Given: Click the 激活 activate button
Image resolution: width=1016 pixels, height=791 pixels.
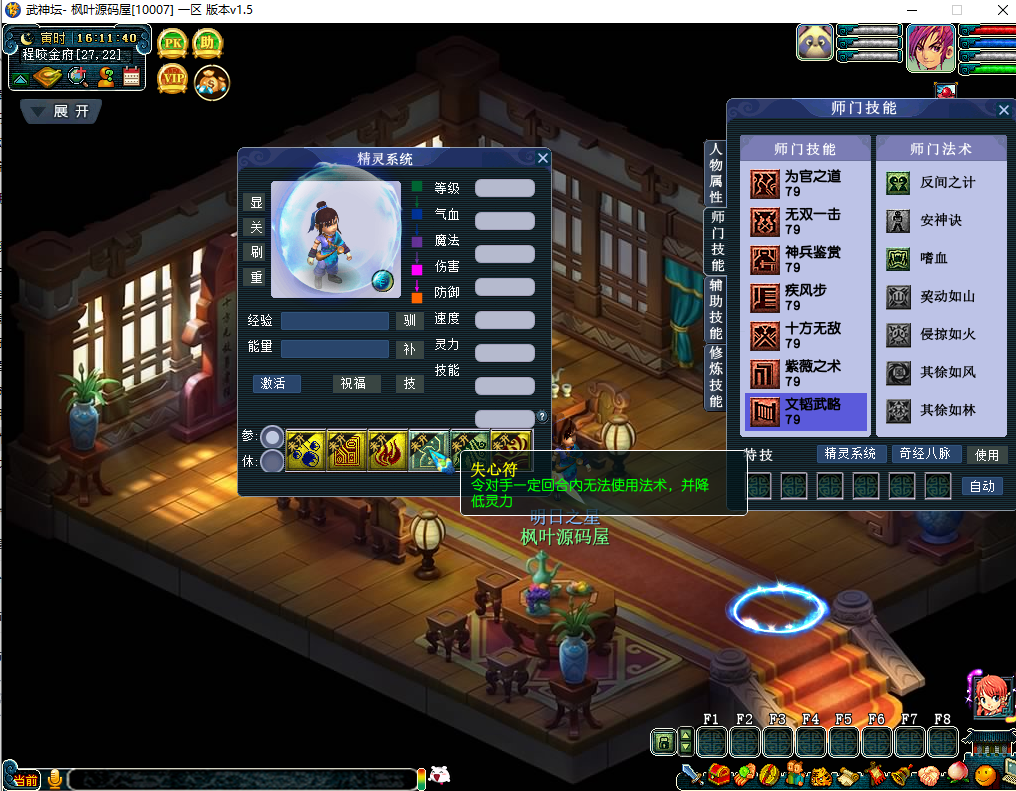Looking at the screenshot, I should (x=277, y=383).
